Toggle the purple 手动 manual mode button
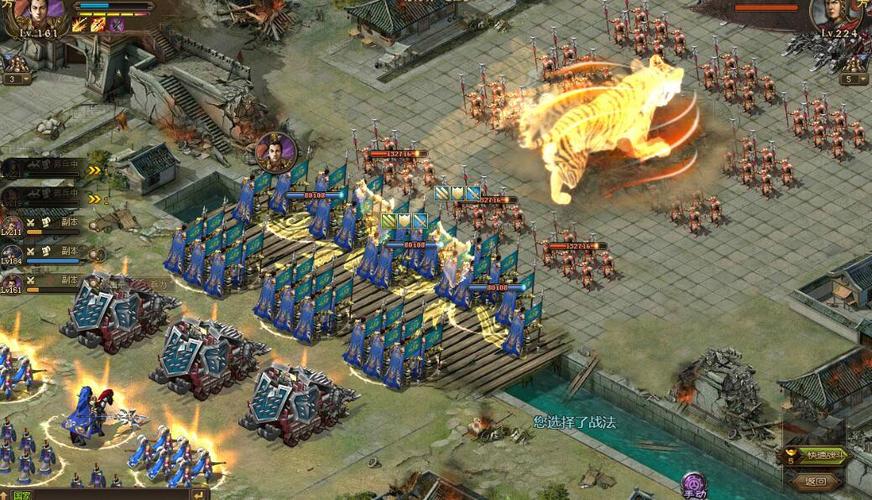The image size is (872, 500). (693, 486)
